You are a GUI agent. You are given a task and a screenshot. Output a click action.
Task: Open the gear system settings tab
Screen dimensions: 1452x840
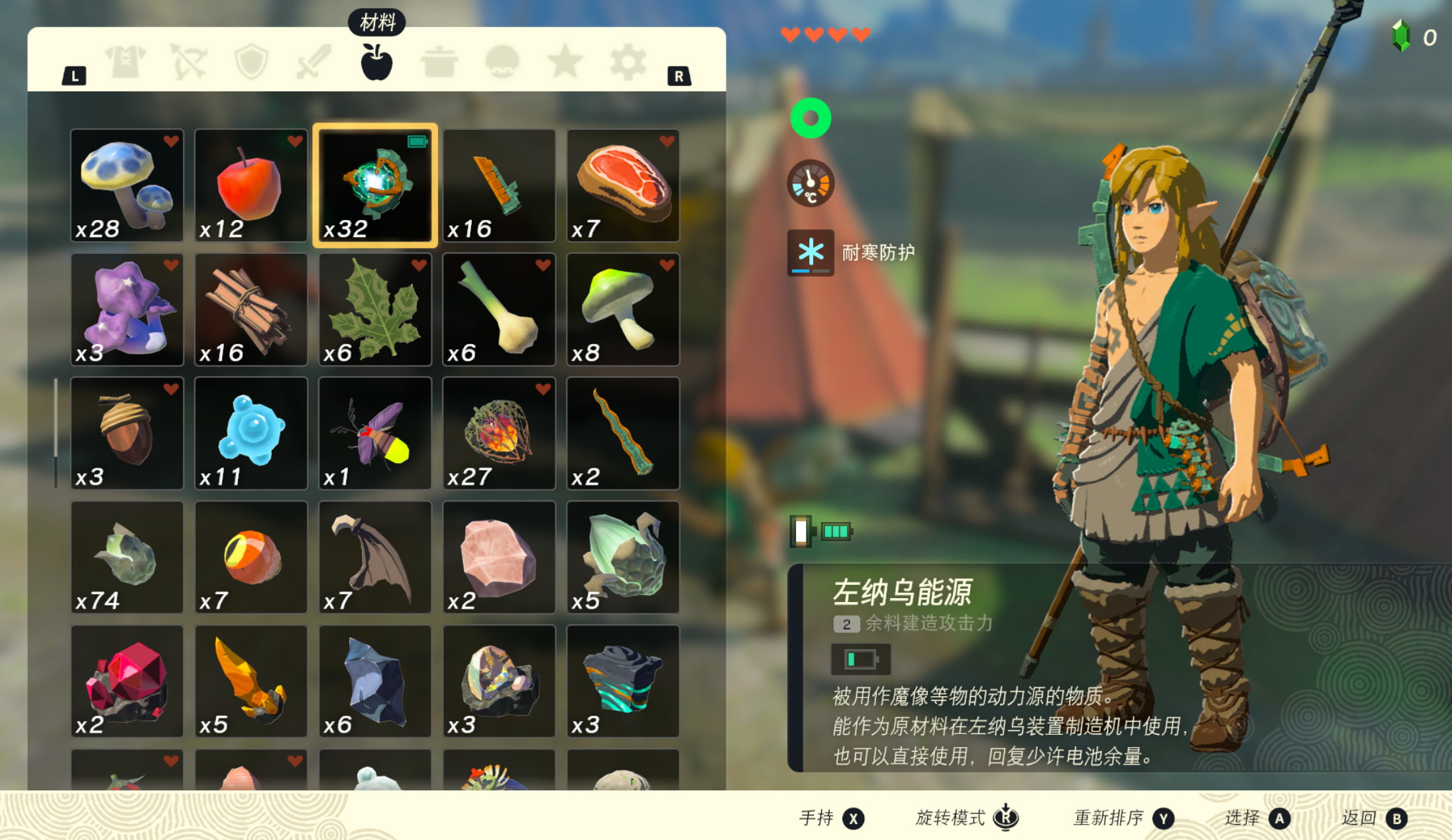coord(627,62)
